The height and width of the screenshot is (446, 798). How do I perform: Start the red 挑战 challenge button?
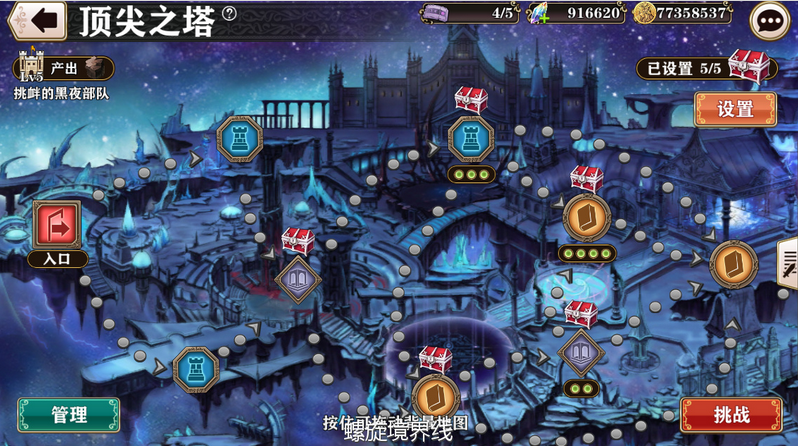[730, 414]
